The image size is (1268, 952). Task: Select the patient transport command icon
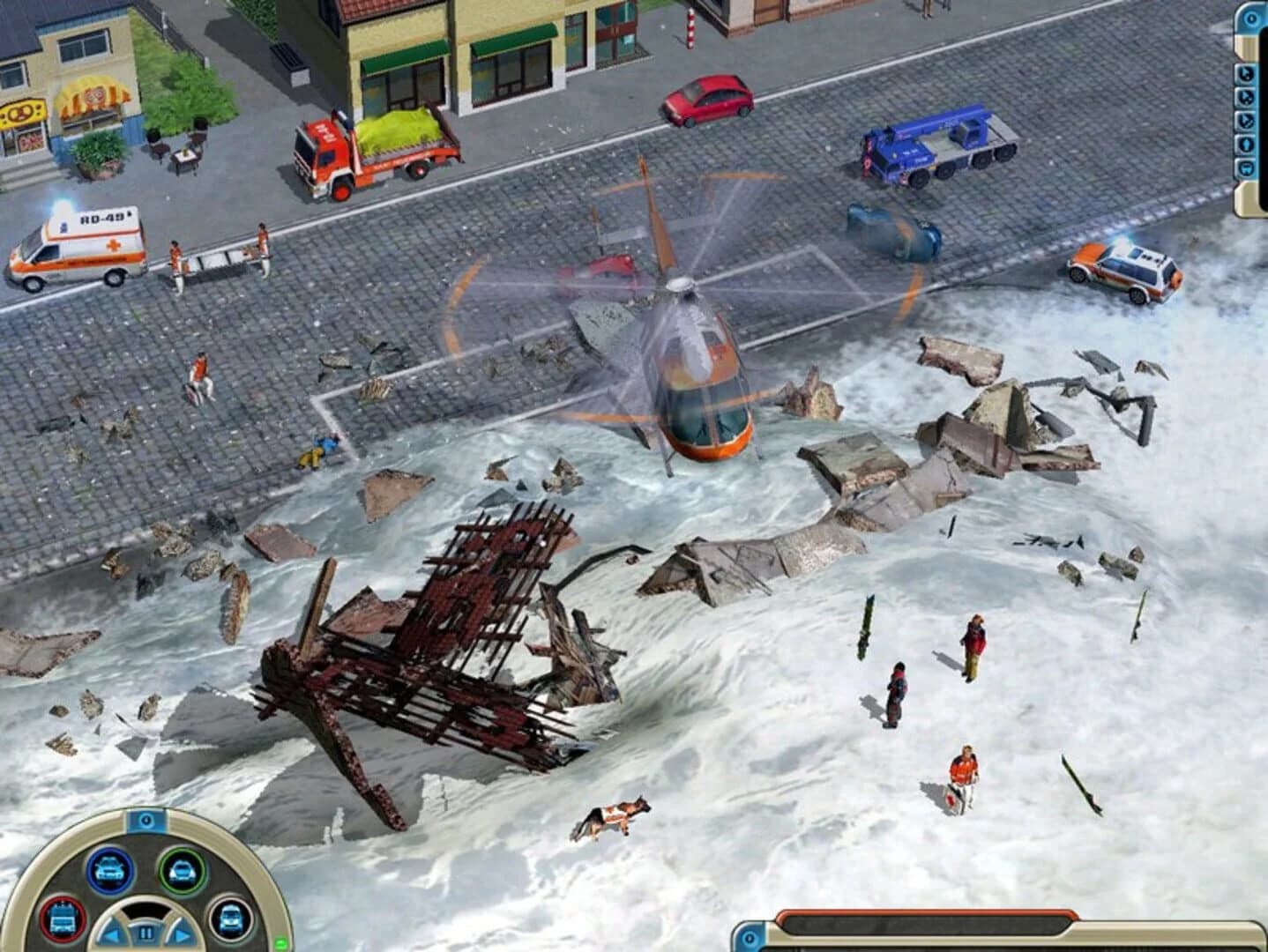[1247, 145]
